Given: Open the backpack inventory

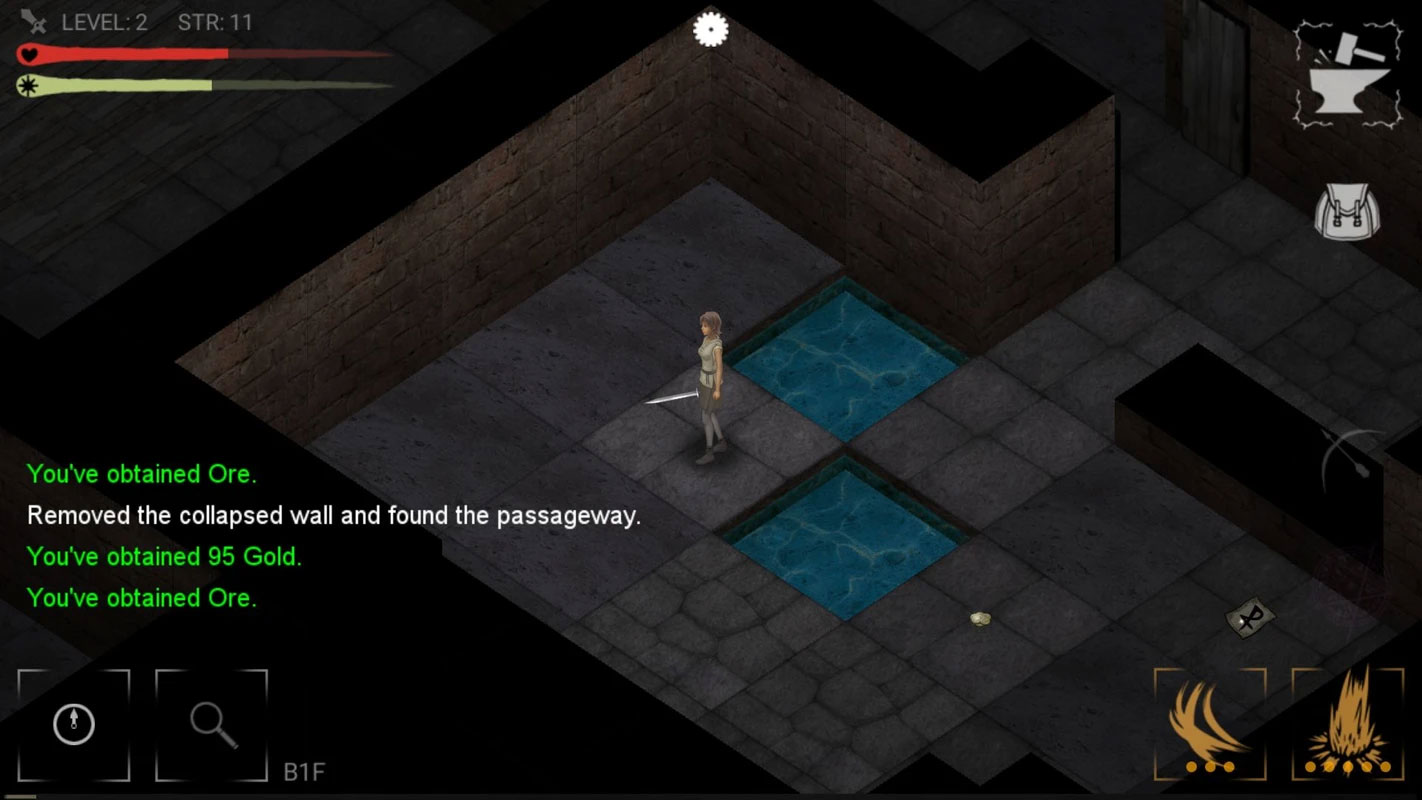Looking at the screenshot, I should point(1347,213).
